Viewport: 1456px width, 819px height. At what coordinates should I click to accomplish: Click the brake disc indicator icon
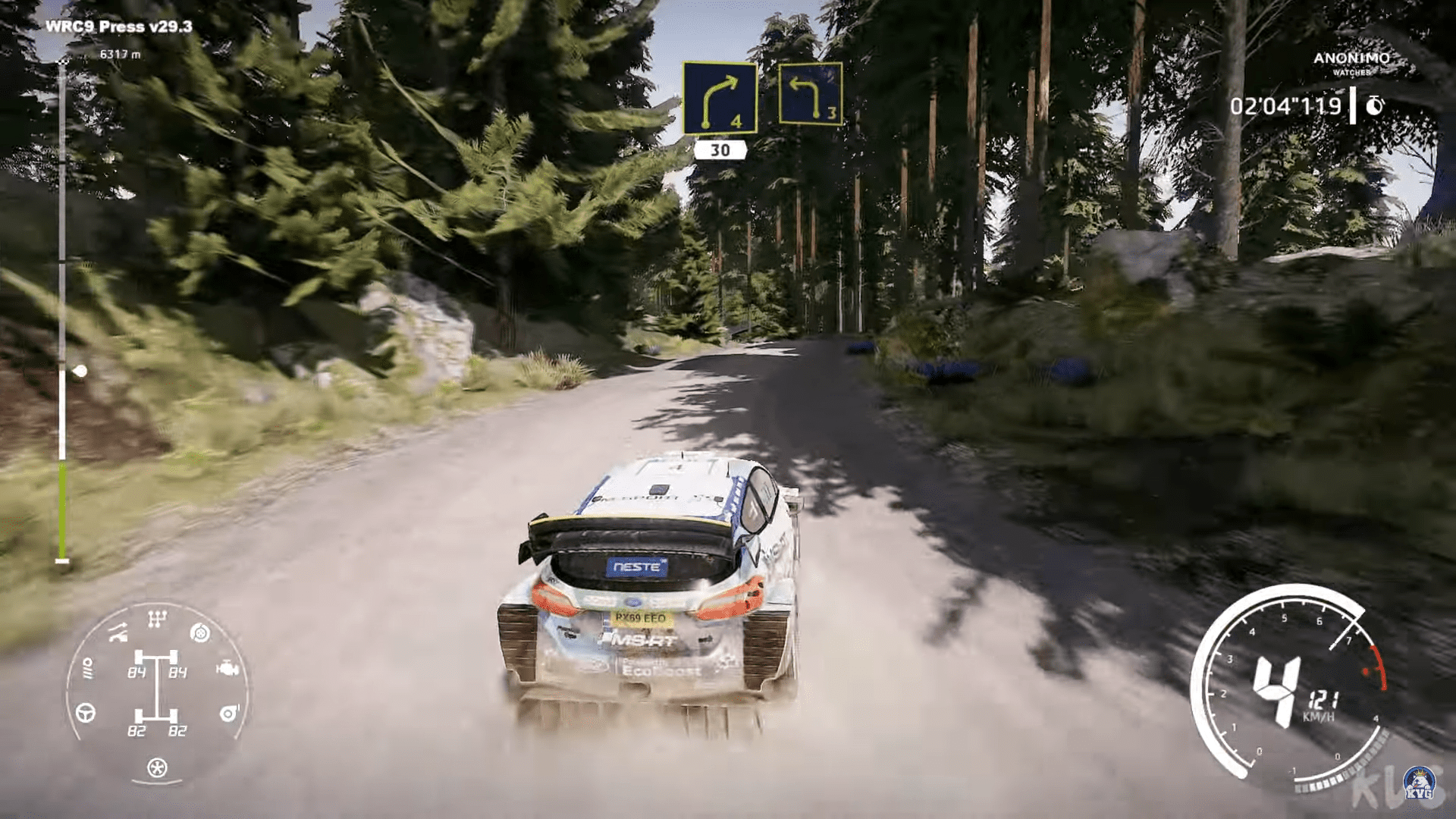point(199,633)
